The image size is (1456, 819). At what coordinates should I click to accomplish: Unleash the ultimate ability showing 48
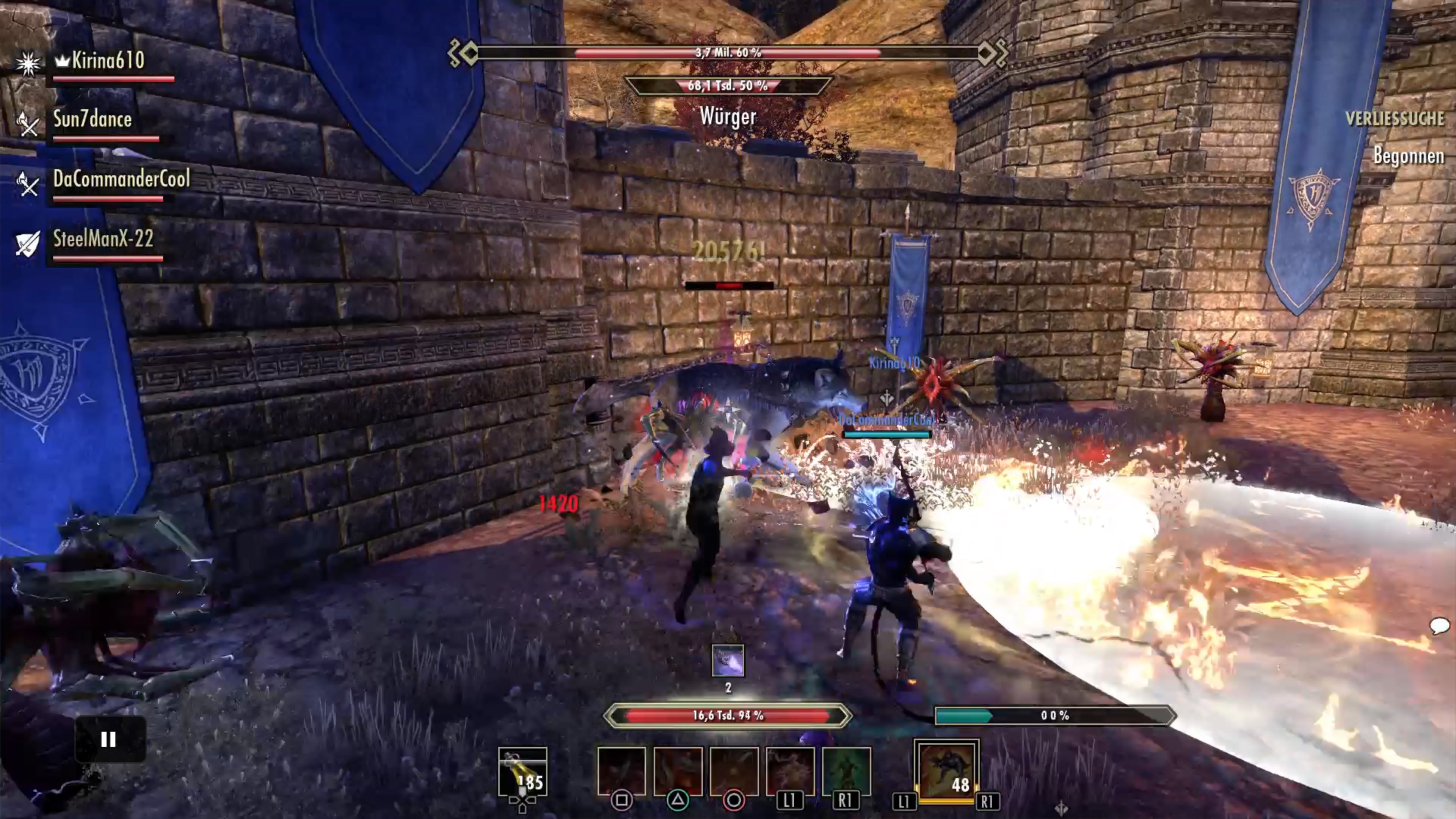pyautogui.click(x=946, y=771)
